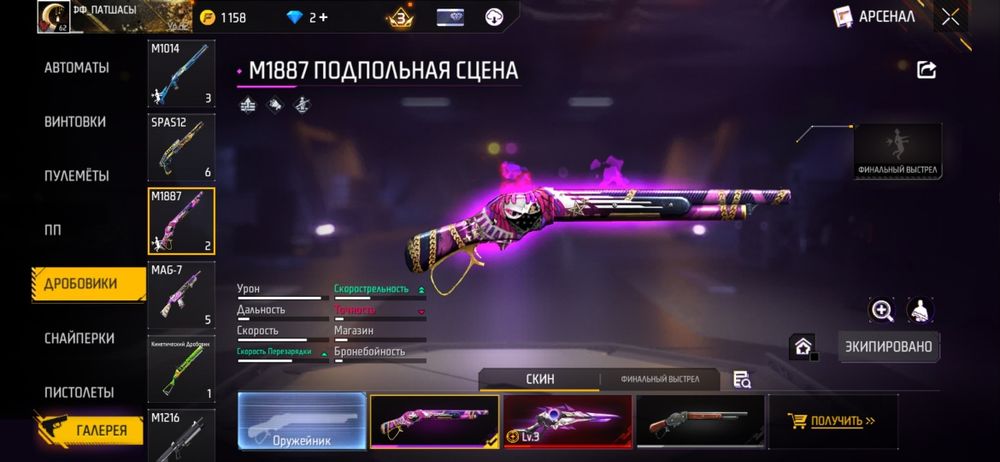This screenshot has width=1000, height=462.
Task: Switch to the Финальный выстрел tab
Action: click(x=656, y=380)
